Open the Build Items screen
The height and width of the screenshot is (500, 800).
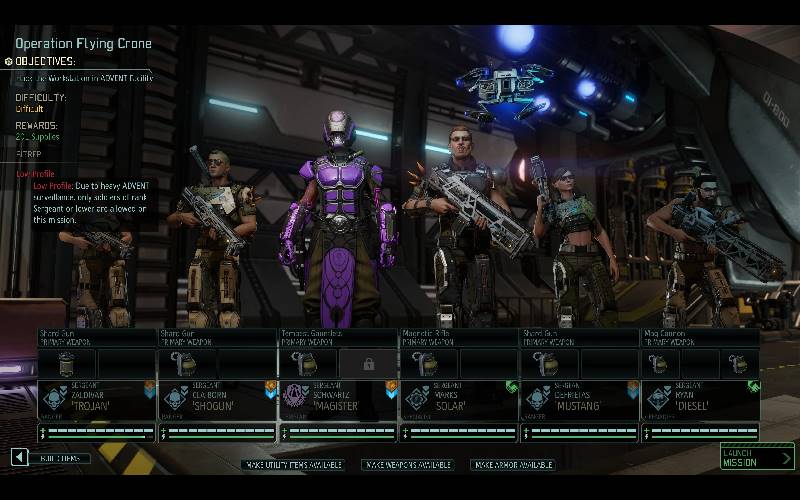pyautogui.click(x=59, y=458)
